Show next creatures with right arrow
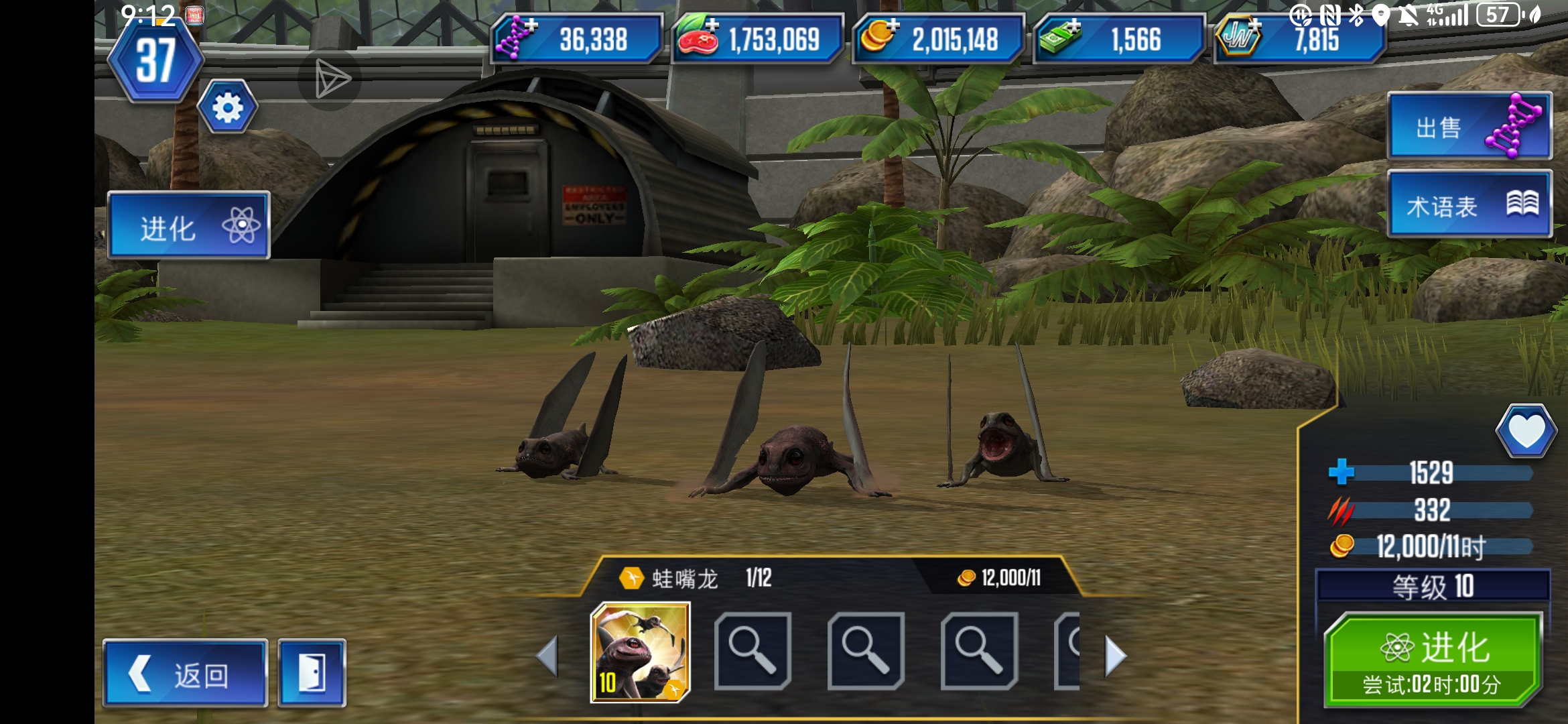 click(1115, 656)
